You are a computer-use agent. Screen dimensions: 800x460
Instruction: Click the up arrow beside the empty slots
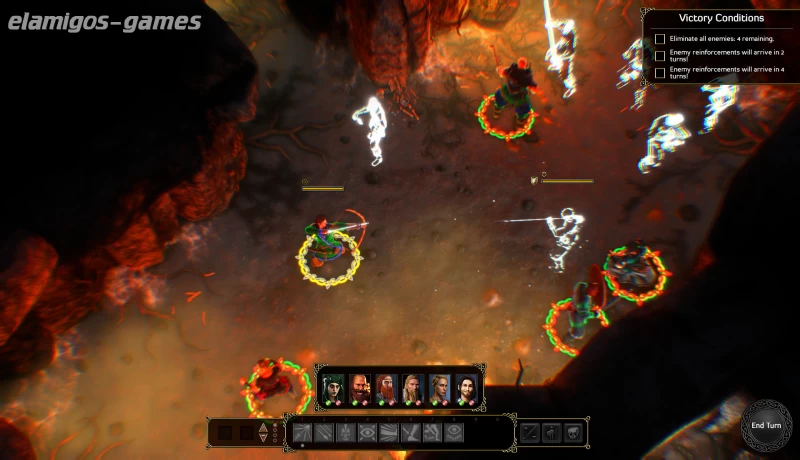tap(264, 428)
